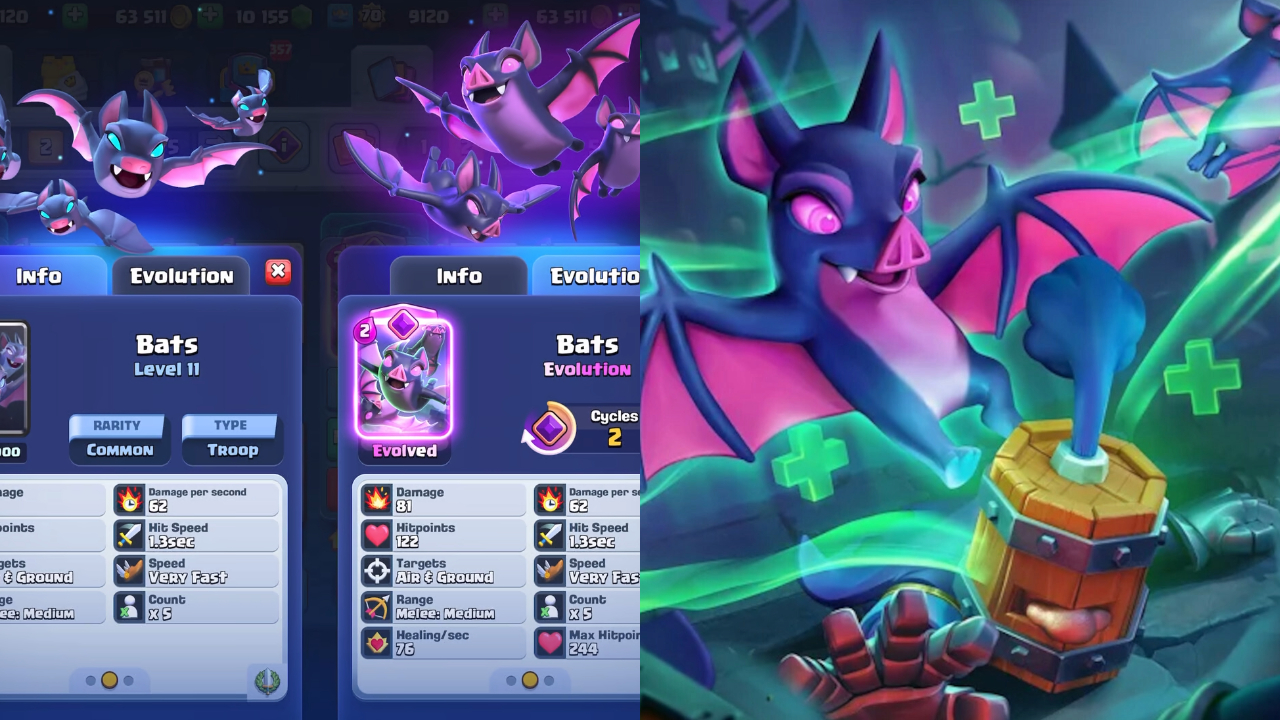Image resolution: width=1280 pixels, height=720 pixels.
Task: Open the Info tab on the right panel
Action: (458, 276)
